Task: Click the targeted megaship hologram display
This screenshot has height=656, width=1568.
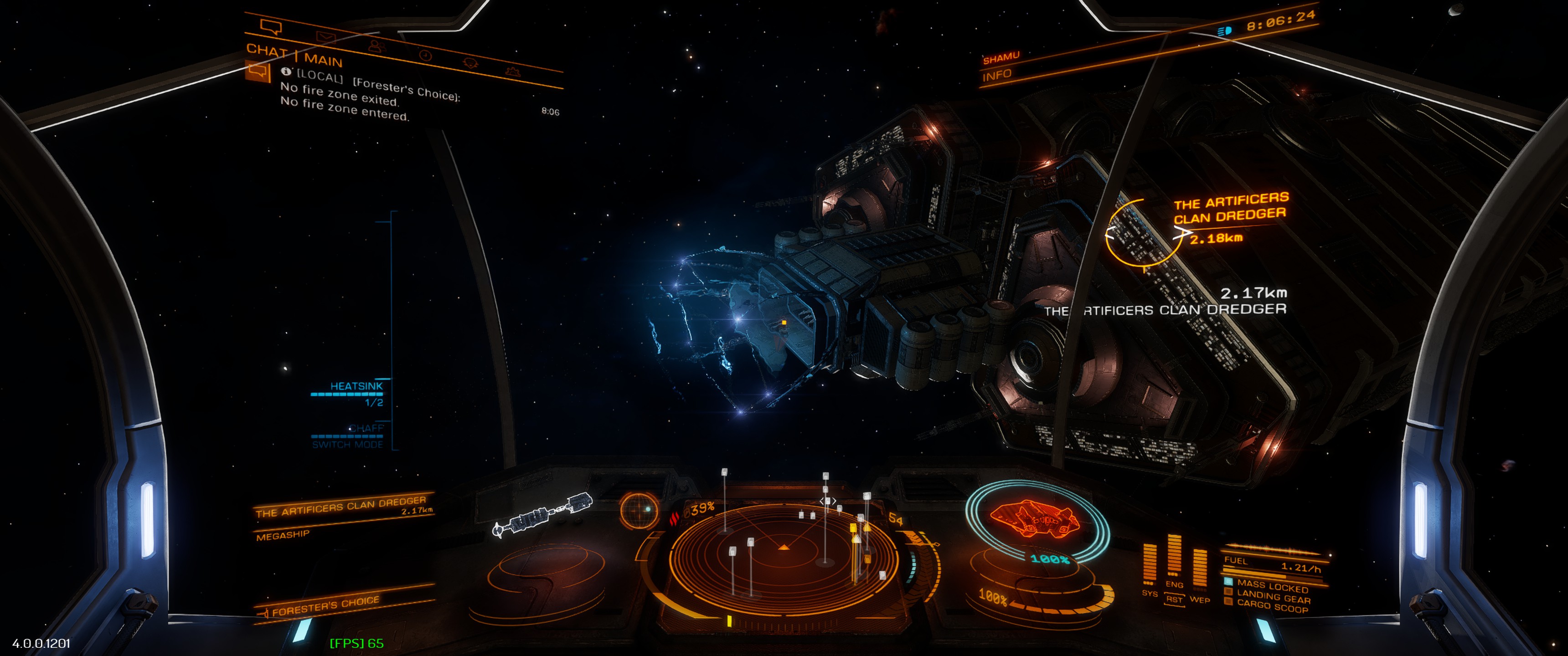Action: pos(542,515)
